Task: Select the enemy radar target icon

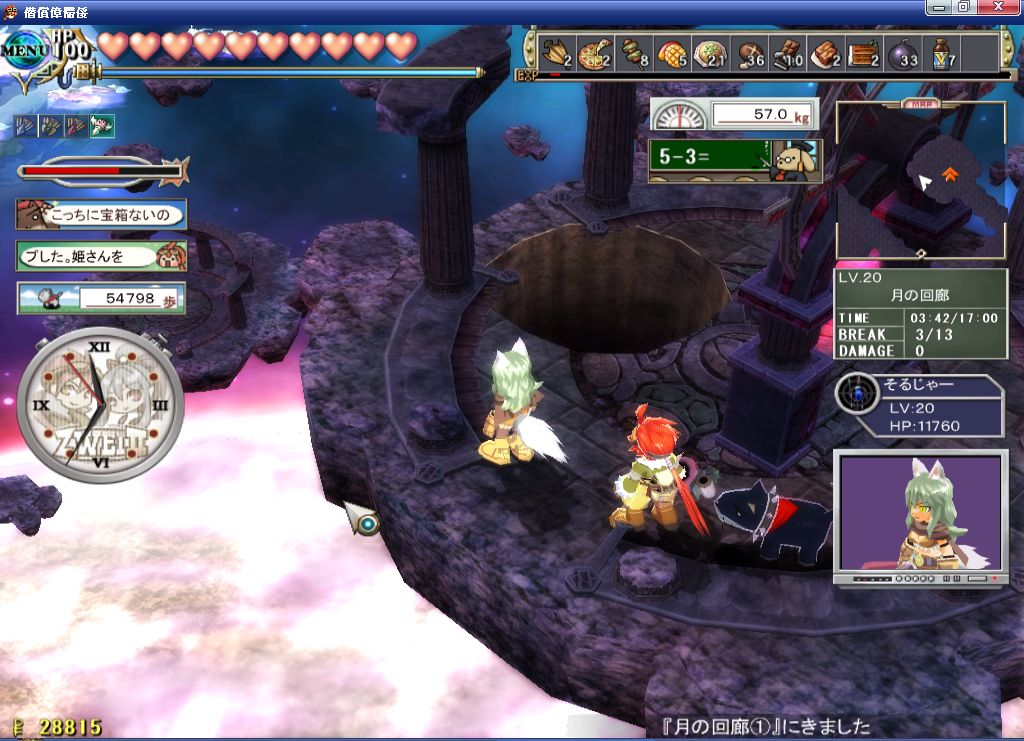Action: pos(857,394)
